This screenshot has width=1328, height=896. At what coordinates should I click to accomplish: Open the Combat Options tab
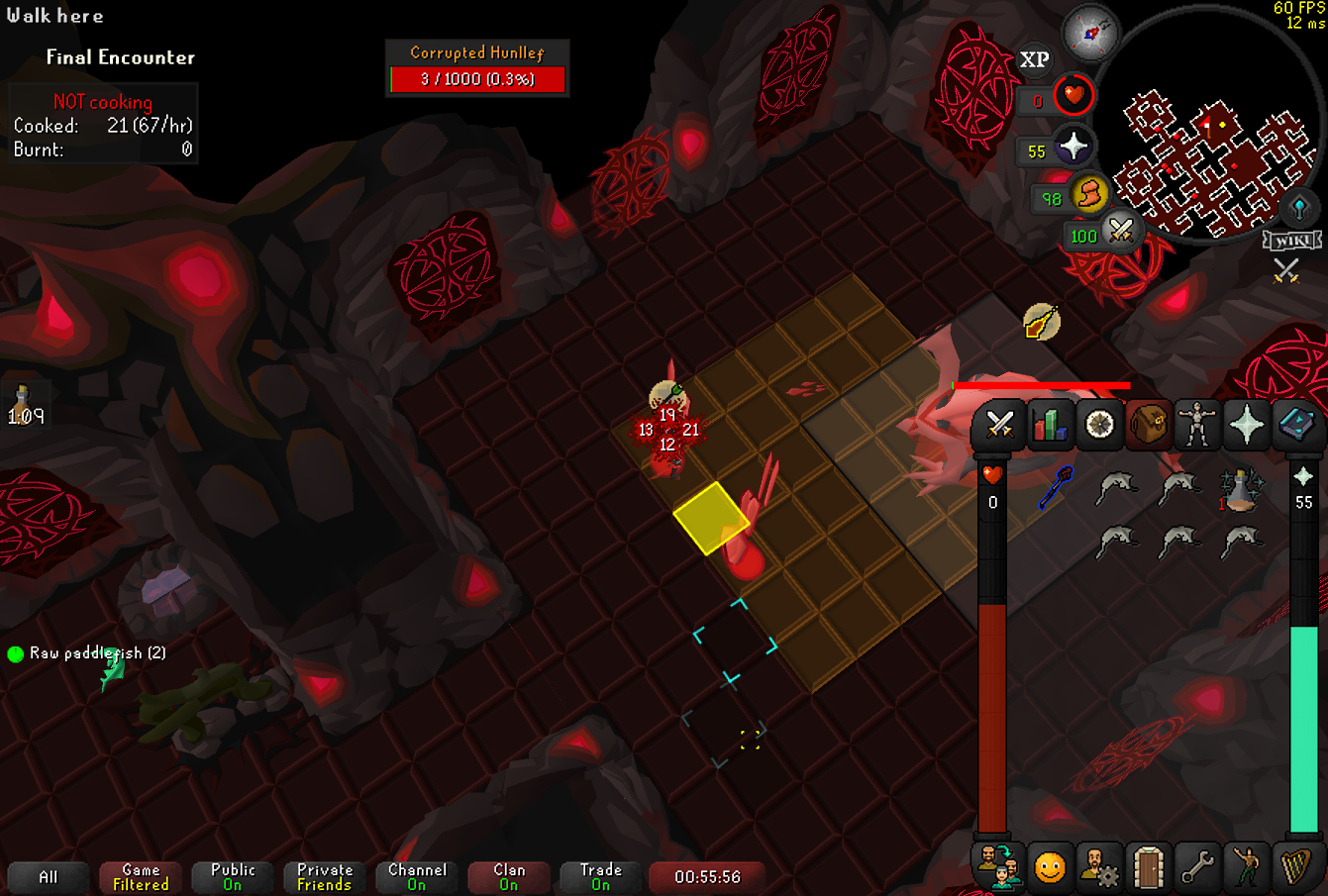[999, 425]
